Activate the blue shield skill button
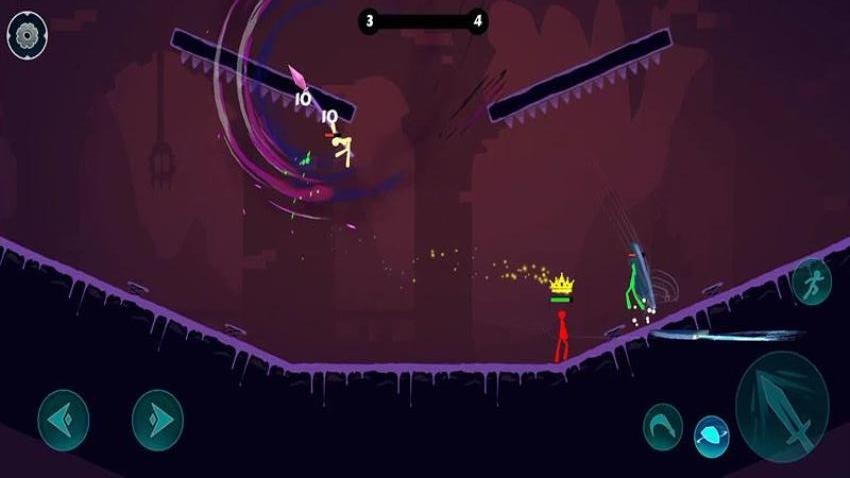850x478 pixels. (x=712, y=436)
